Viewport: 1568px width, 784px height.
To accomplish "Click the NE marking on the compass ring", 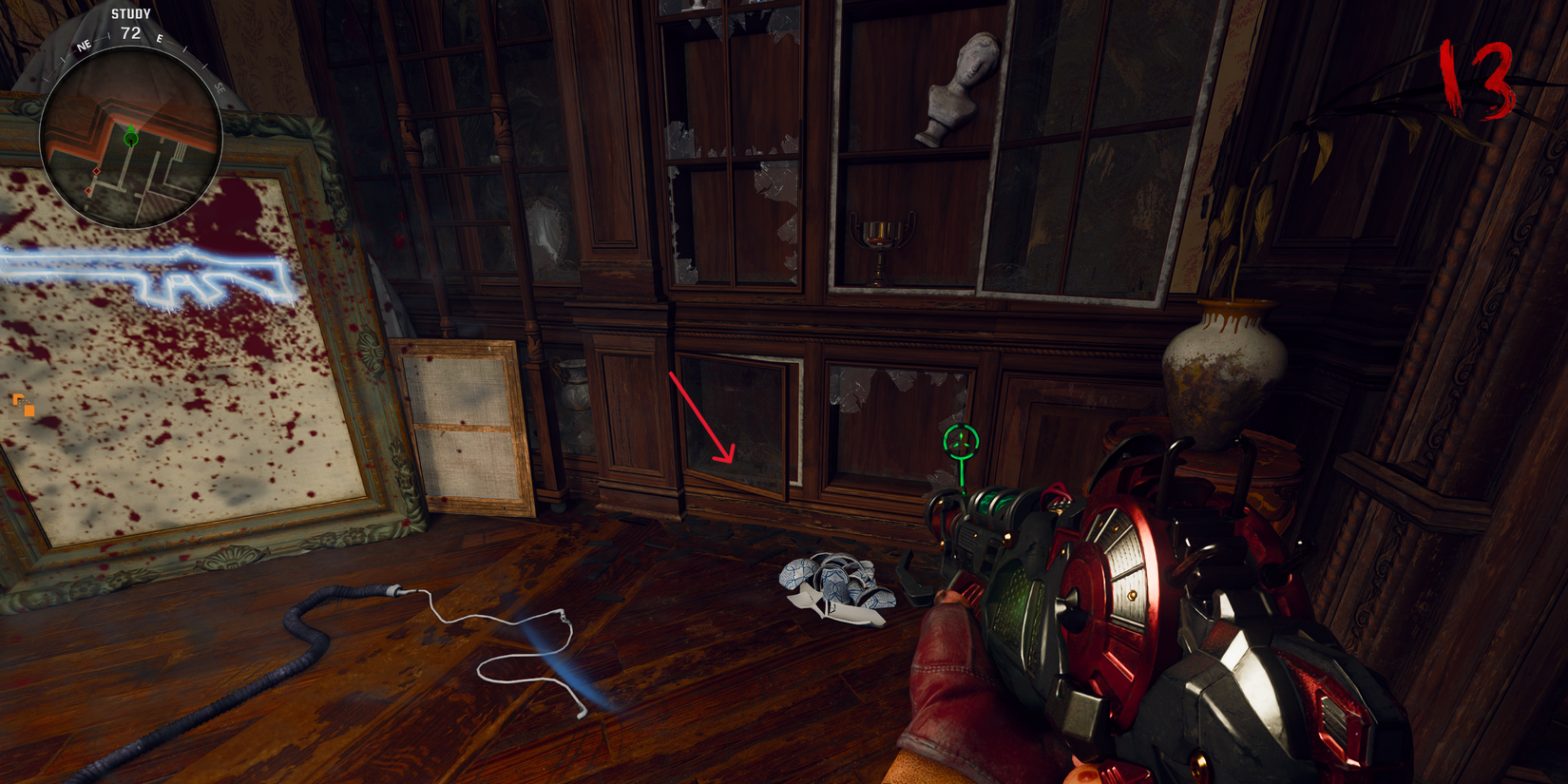I will tap(84, 46).
